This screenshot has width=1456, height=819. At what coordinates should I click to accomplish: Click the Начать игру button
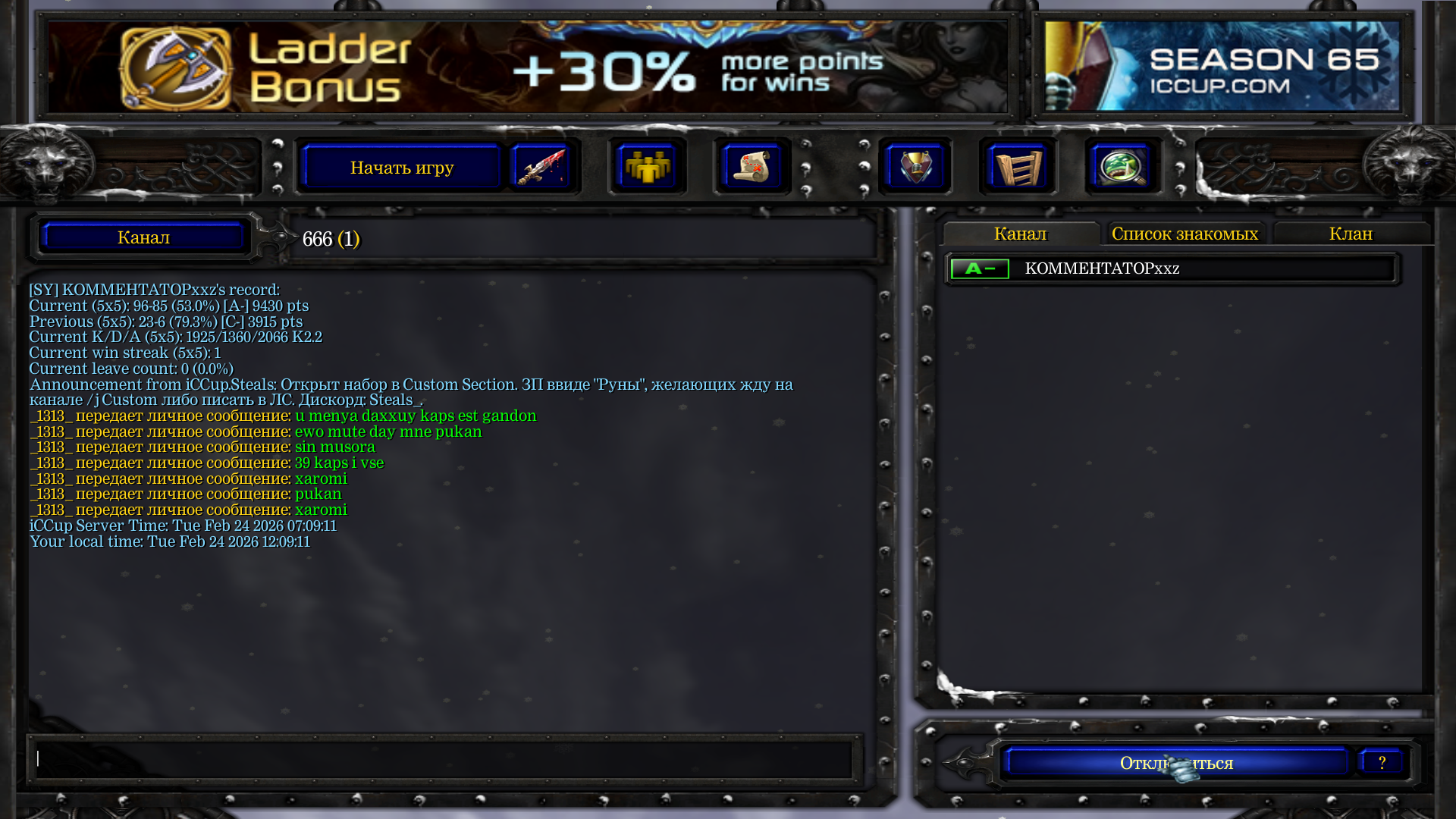coord(402,167)
